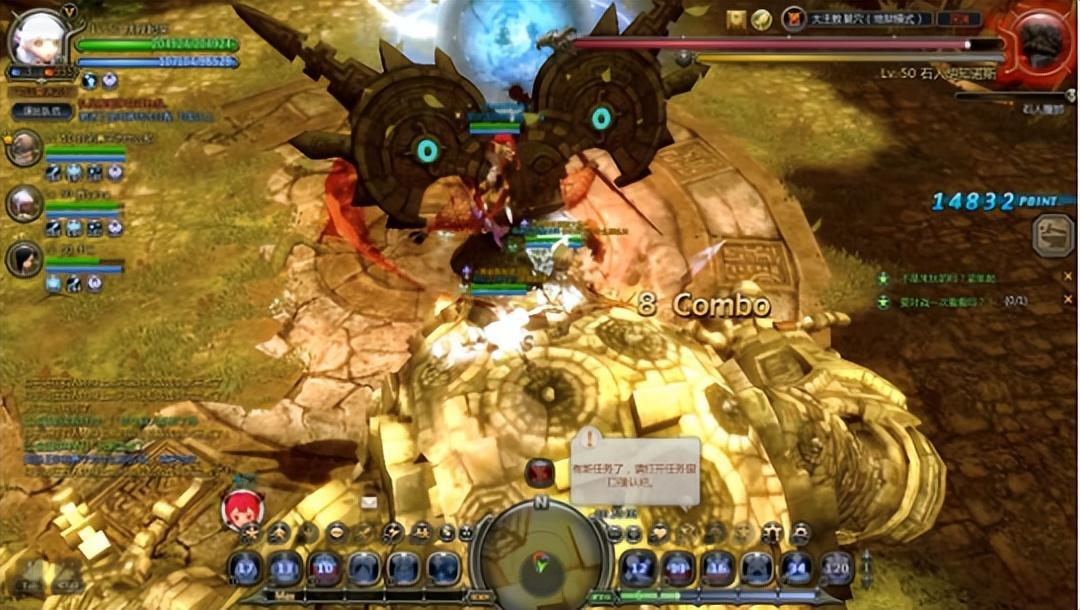Click the red alert icon above minimap
Image resolution: width=1080 pixels, height=610 pixels.
pyautogui.click(x=540, y=472)
